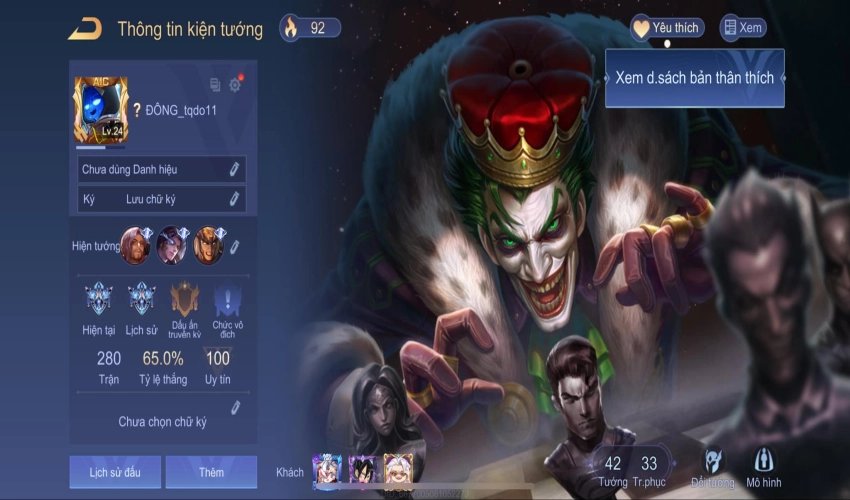The image size is (850, 500).
Task: Open the Yêu thích favorites button
Action: tap(666, 28)
